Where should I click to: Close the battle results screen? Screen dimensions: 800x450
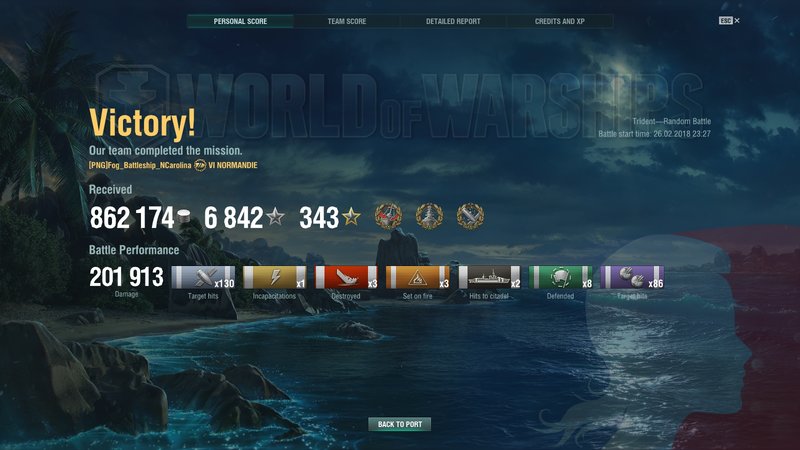(x=737, y=20)
